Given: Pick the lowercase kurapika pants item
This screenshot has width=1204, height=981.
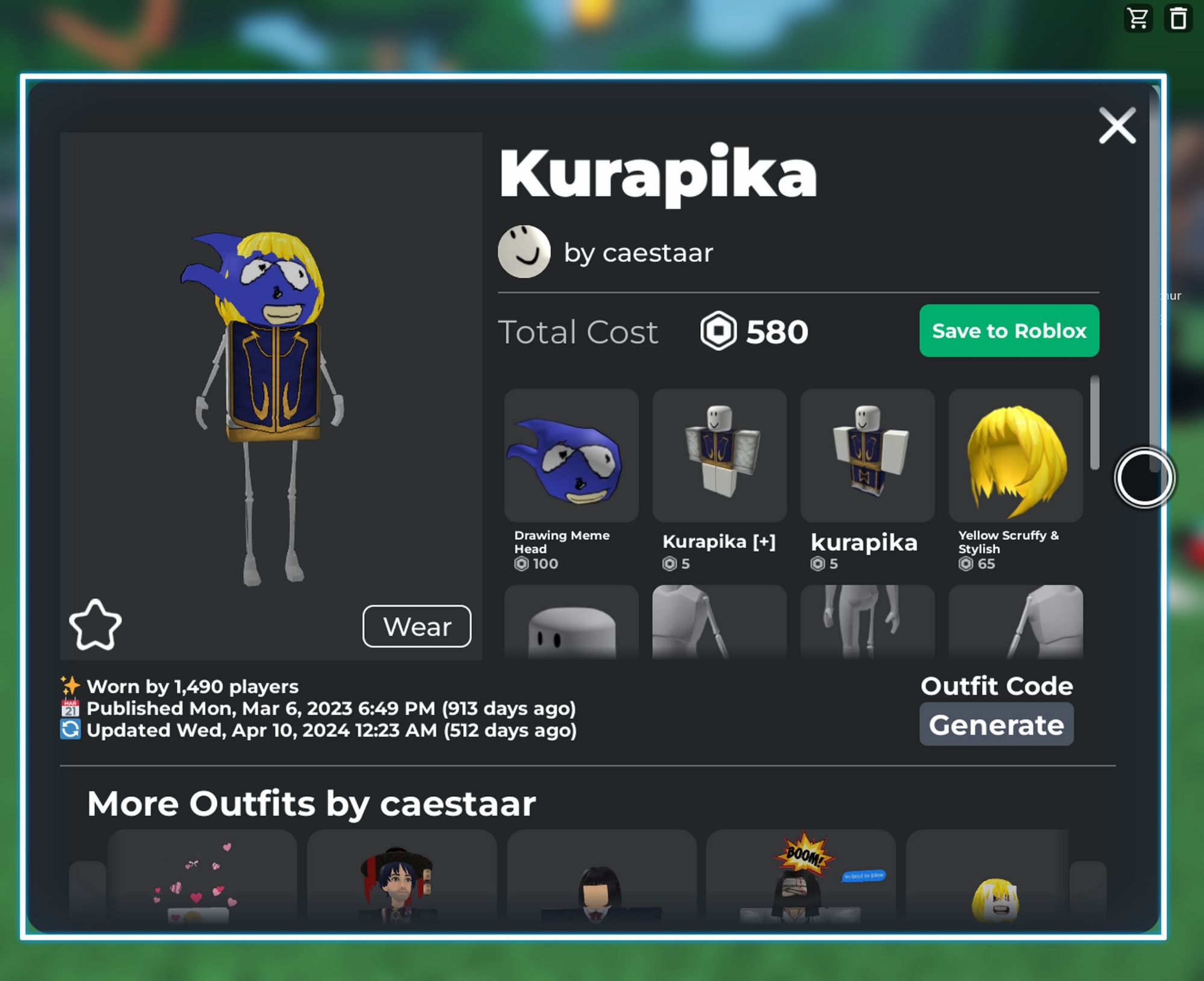Looking at the screenshot, I should 867,456.
